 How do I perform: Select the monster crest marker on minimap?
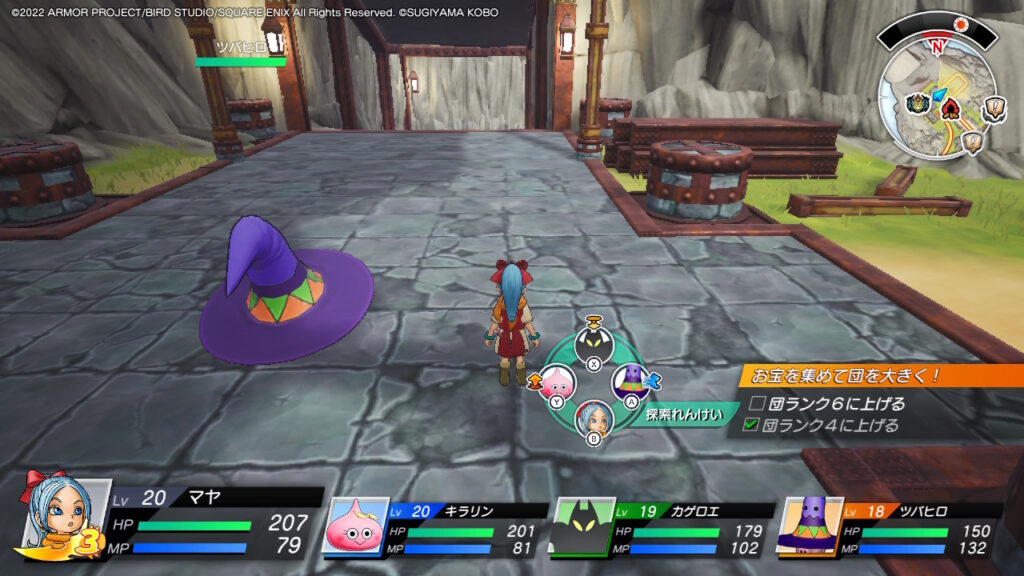[918, 102]
